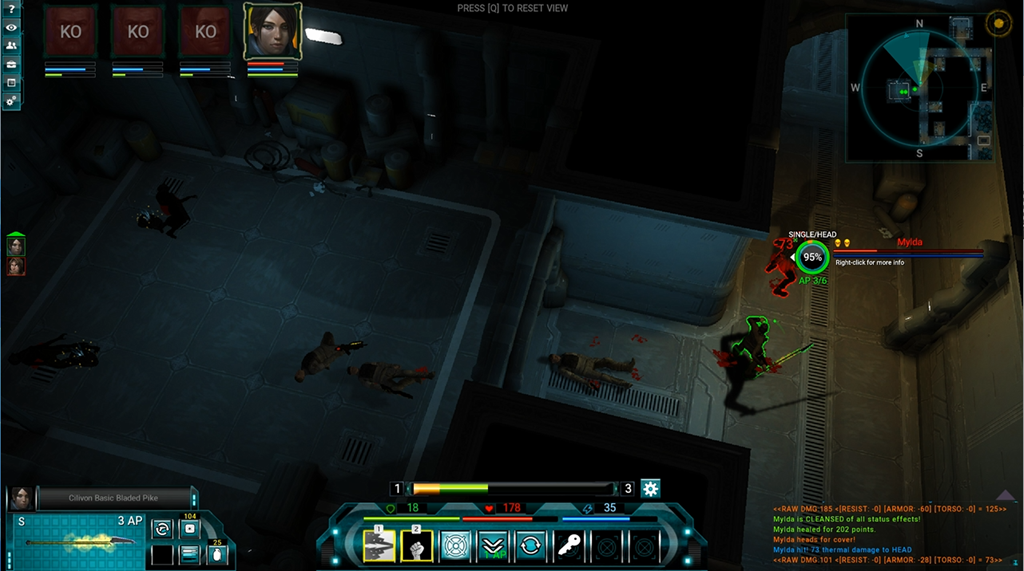
Task: Click the weapon swap arrows button
Action: coord(163,528)
